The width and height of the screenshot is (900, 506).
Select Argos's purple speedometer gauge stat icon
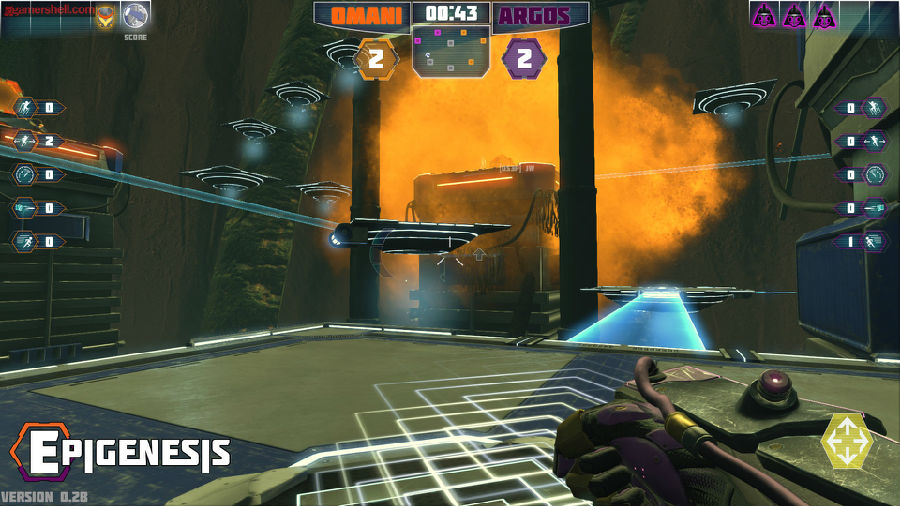tap(875, 175)
